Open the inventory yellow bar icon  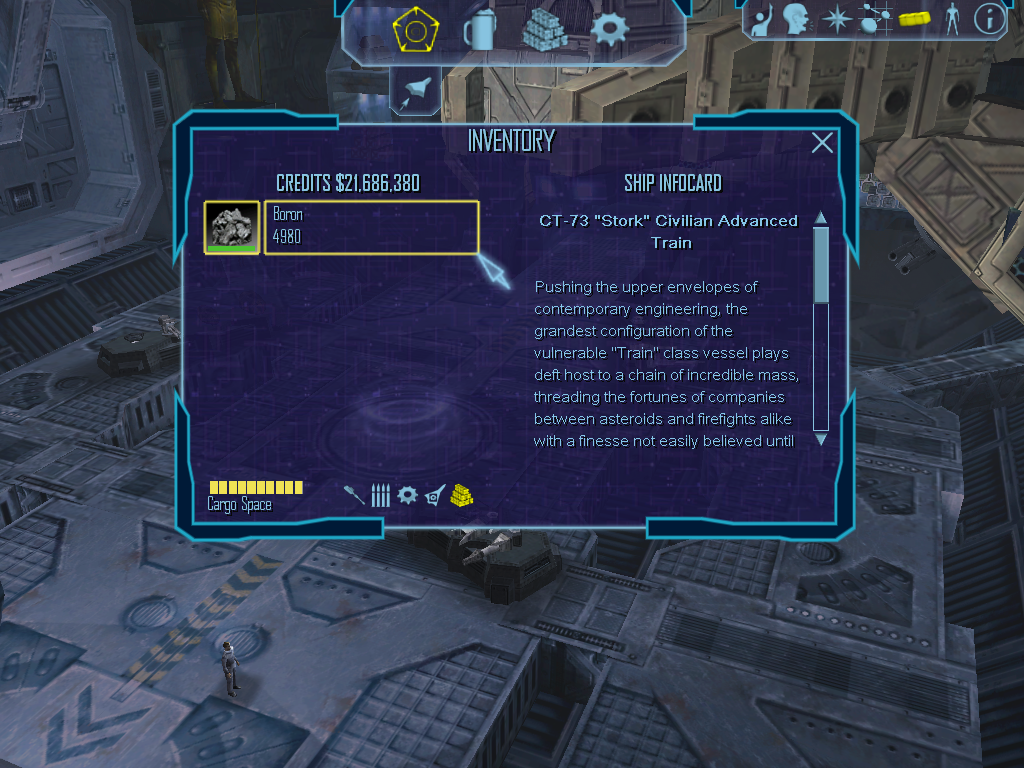[914, 19]
